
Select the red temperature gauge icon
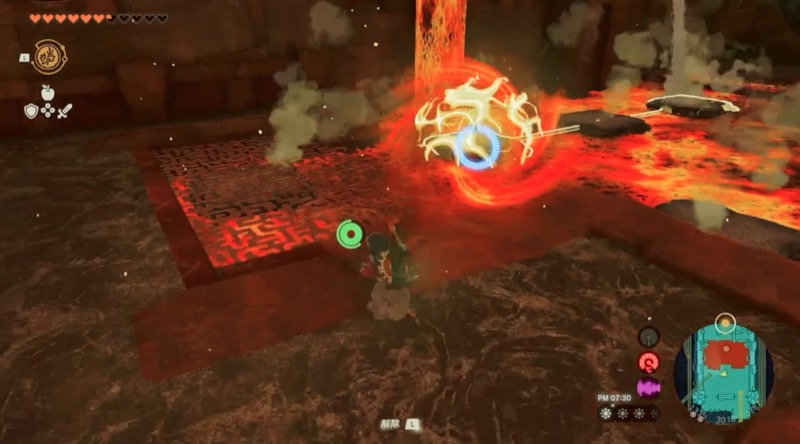648,362
